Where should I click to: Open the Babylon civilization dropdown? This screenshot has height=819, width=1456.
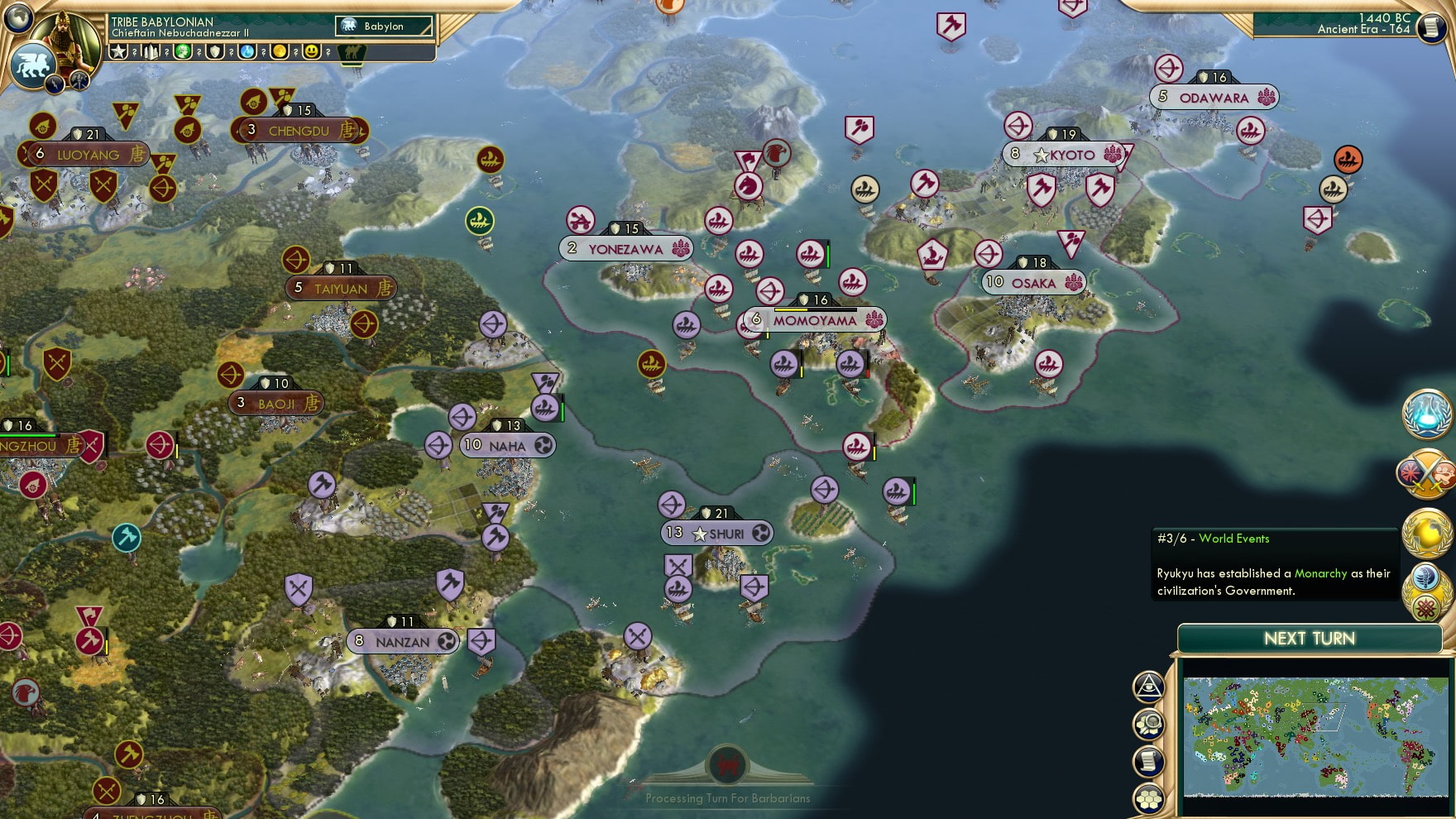coord(382,26)
